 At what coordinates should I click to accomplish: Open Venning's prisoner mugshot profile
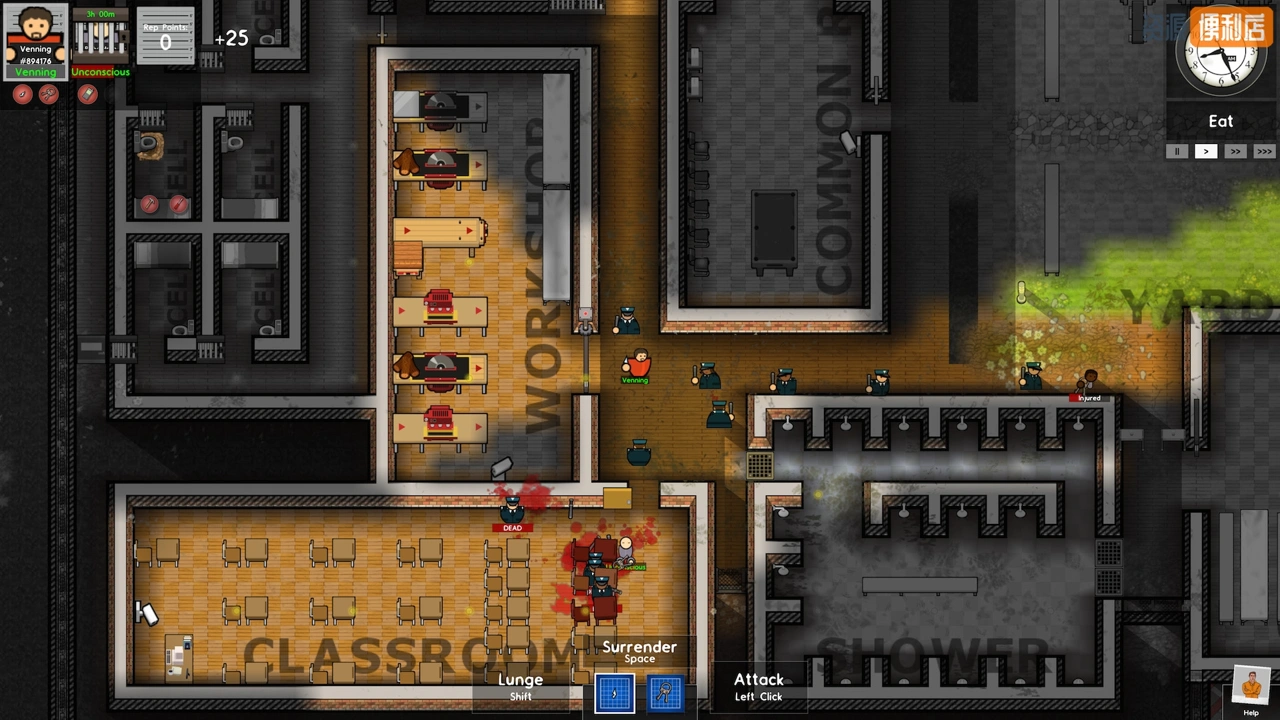[x=36, y=40]
